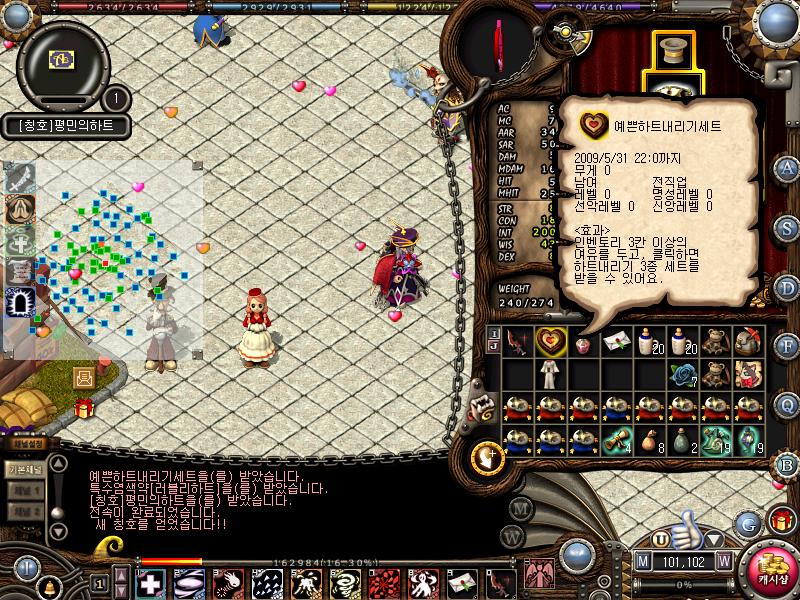Choose the love letter envelope item
The width and height of the screenshot is (800, 600).
[x=618, y=342]
